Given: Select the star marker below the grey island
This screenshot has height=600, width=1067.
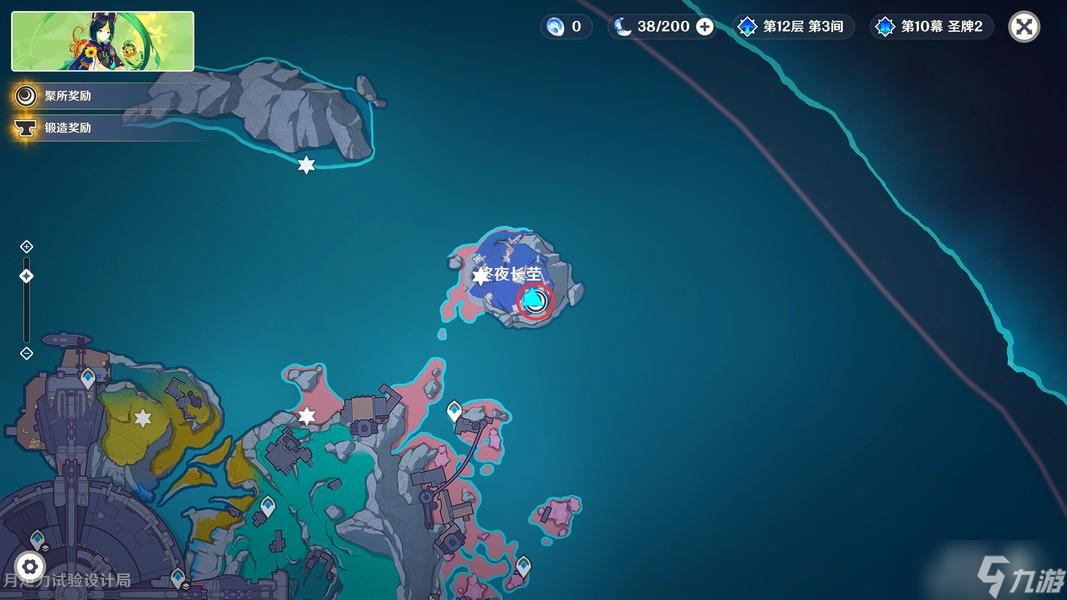Looking at the screenshot, I should [306, 165].
